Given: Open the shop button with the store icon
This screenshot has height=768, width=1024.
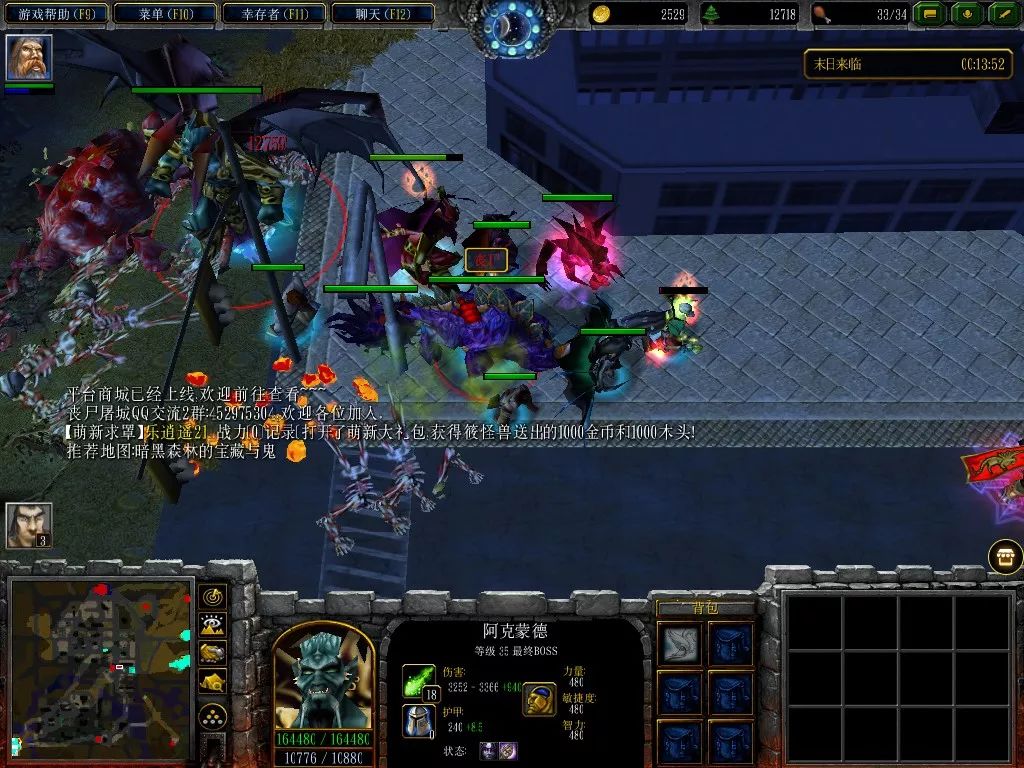Looking at the screenshot, I should pos(1005,556).
